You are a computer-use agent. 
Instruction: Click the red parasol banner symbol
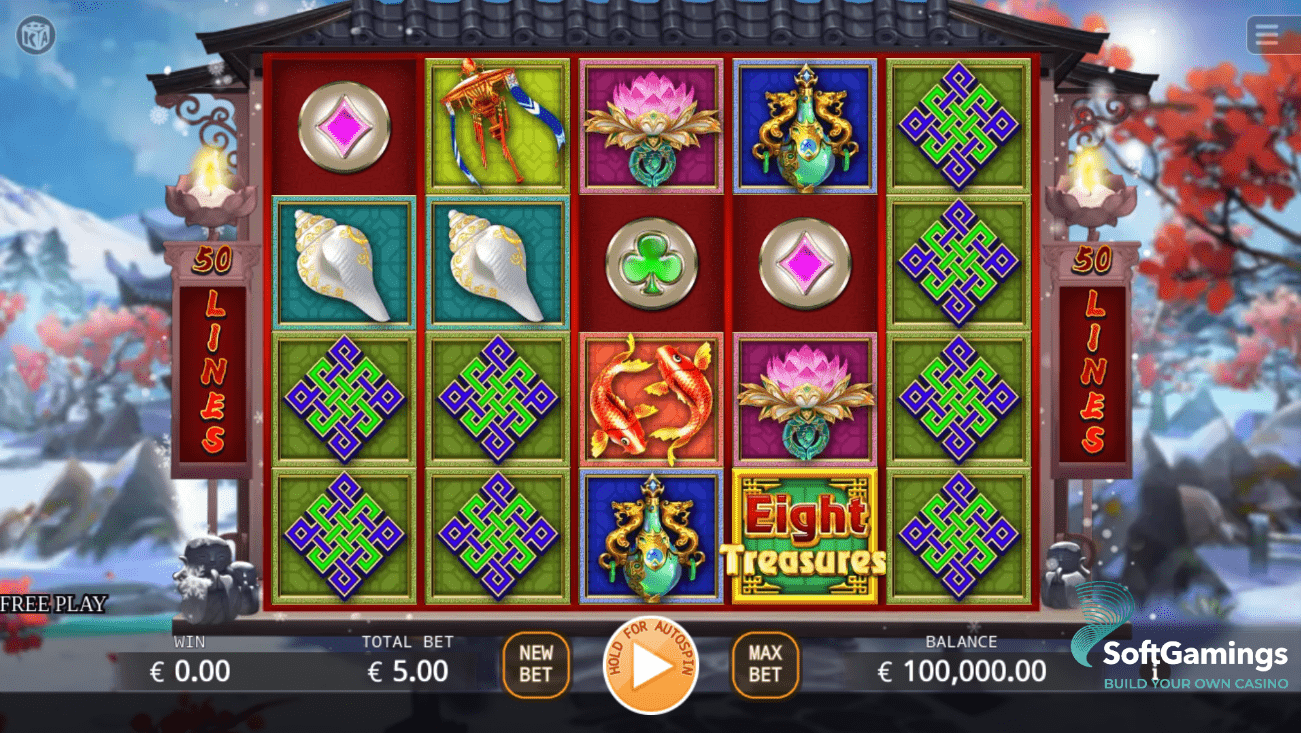tap(497, 123)
